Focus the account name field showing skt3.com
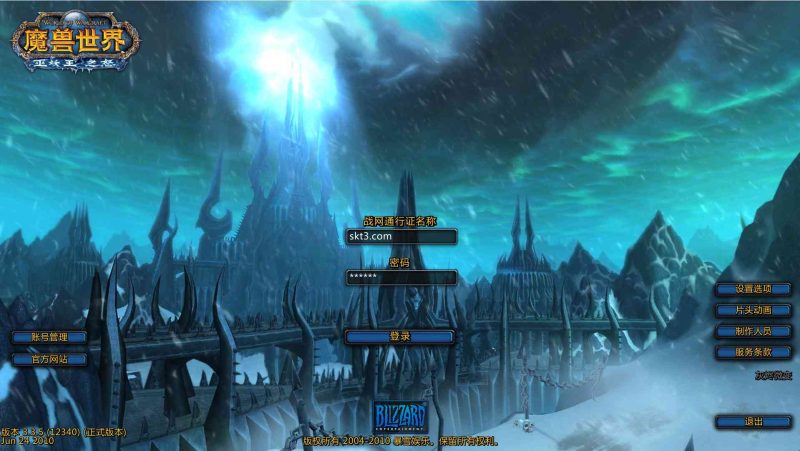 (x=400, y=237)
